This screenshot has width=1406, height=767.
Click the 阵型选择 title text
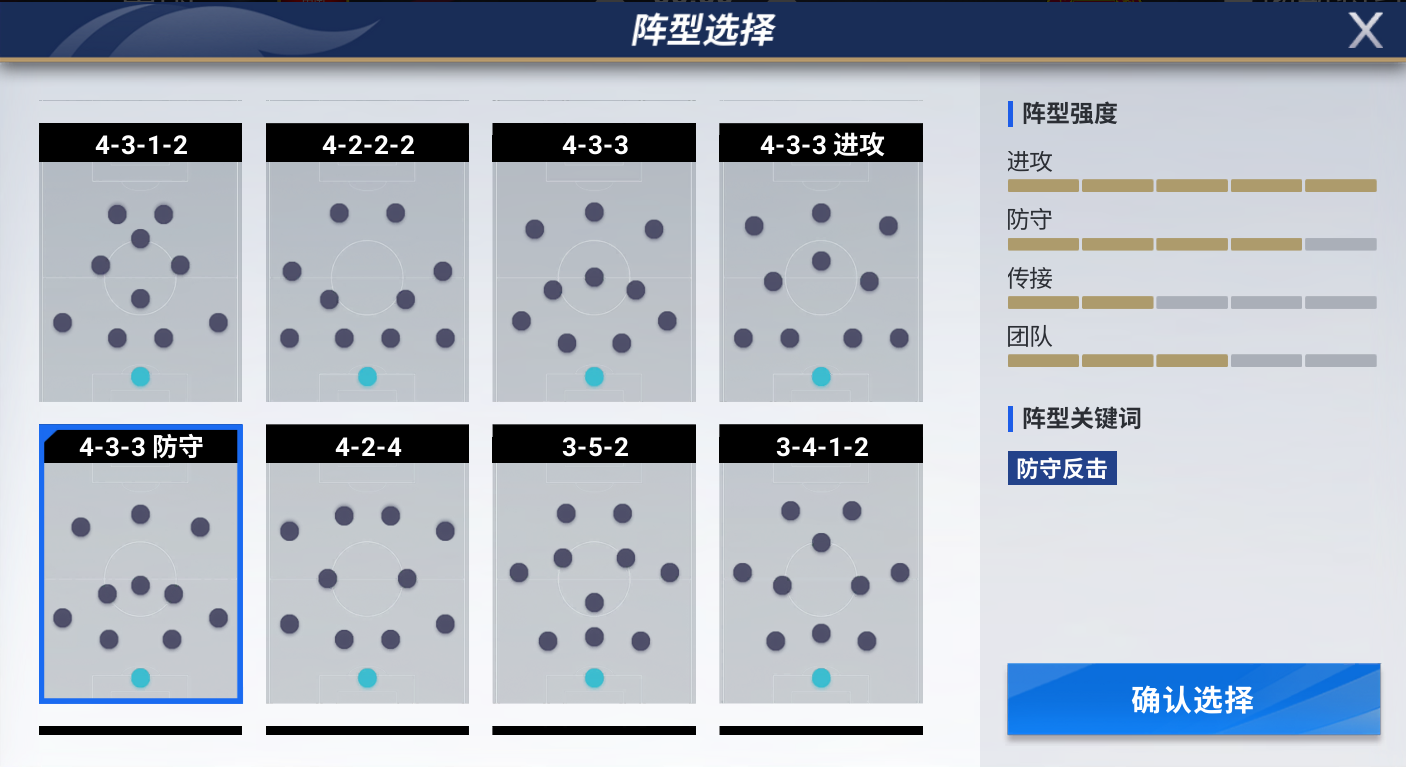coord(703,29)
